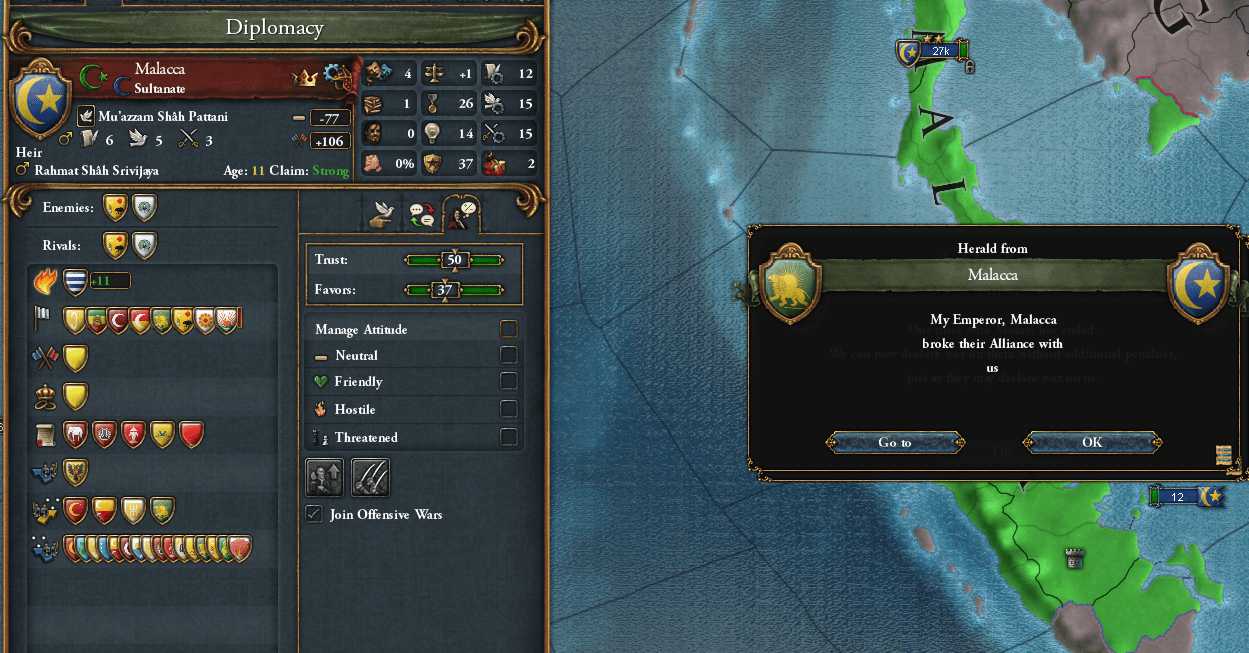
Task: Tick the Threatened attitude checkbox
Action: click(509, 437)
